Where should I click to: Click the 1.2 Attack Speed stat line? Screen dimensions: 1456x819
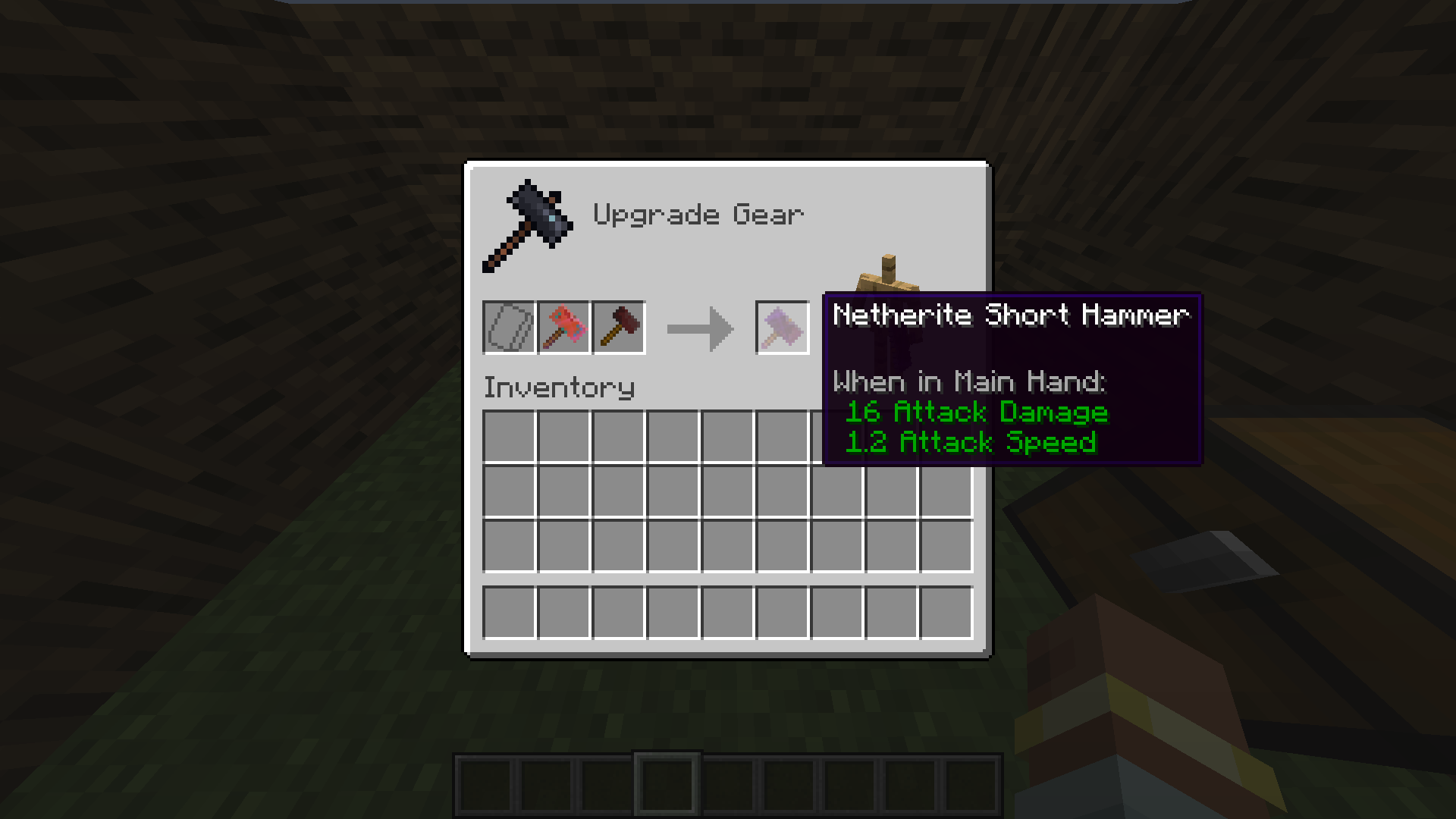(972, 442)
